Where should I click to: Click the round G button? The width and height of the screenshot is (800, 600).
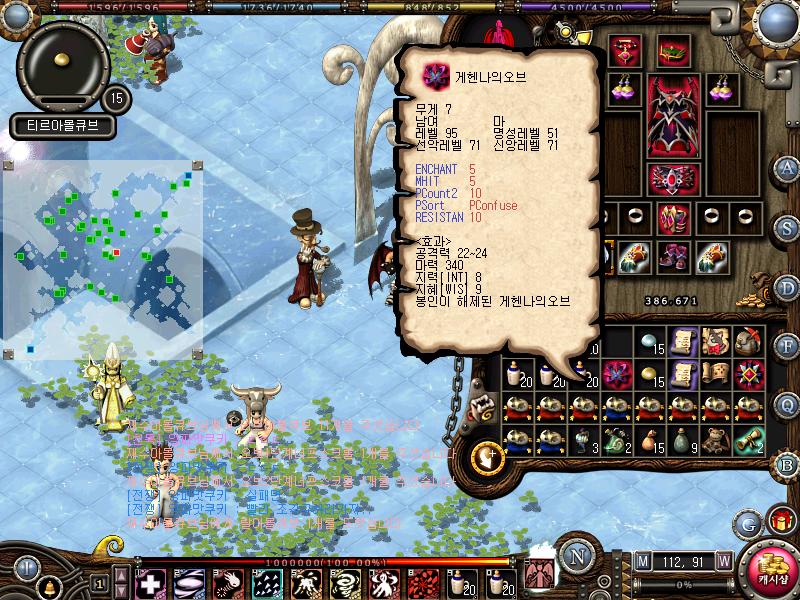[746, 523]
